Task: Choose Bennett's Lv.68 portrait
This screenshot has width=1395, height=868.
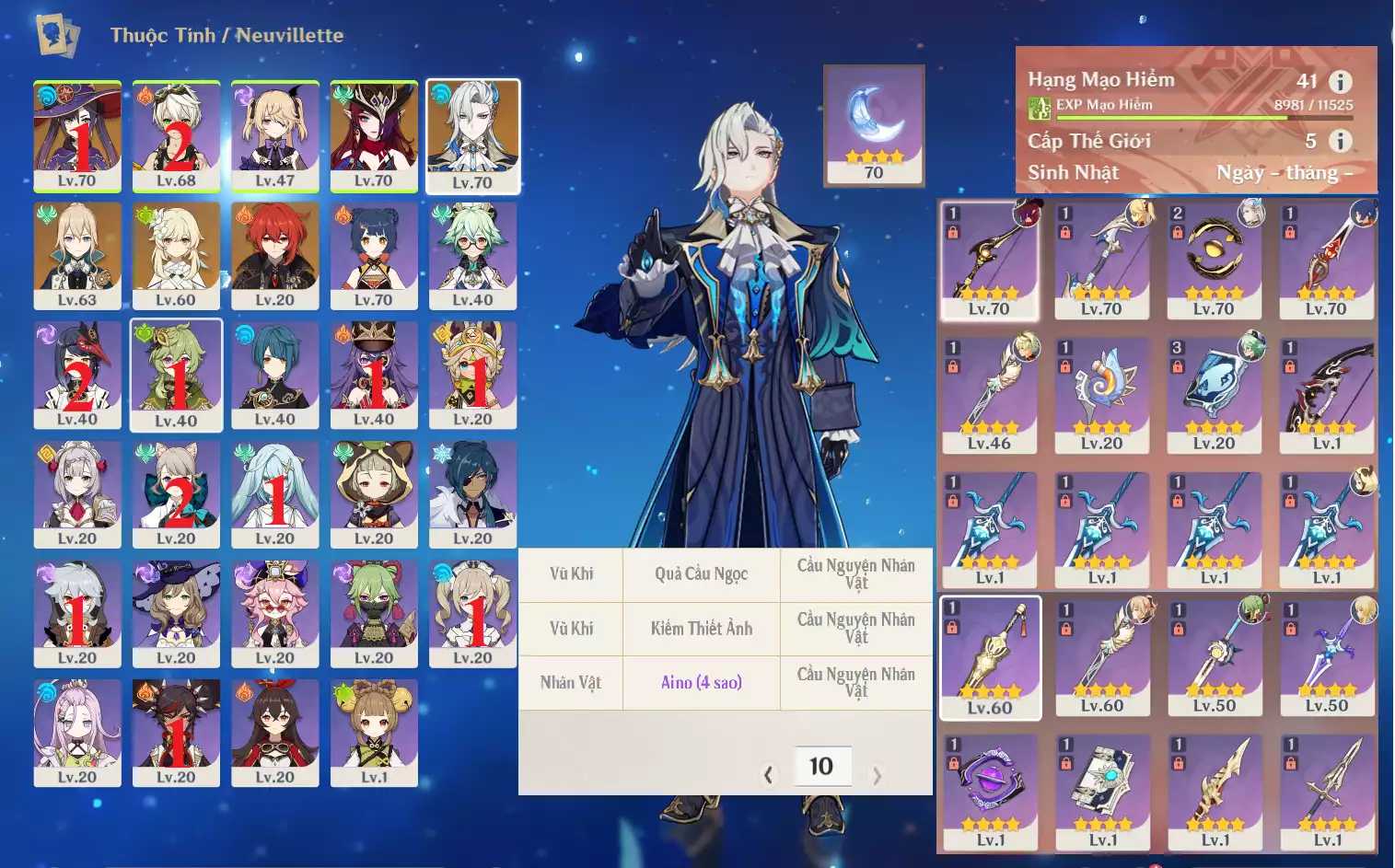Action: pyautogui.click(x=176, y=136)
